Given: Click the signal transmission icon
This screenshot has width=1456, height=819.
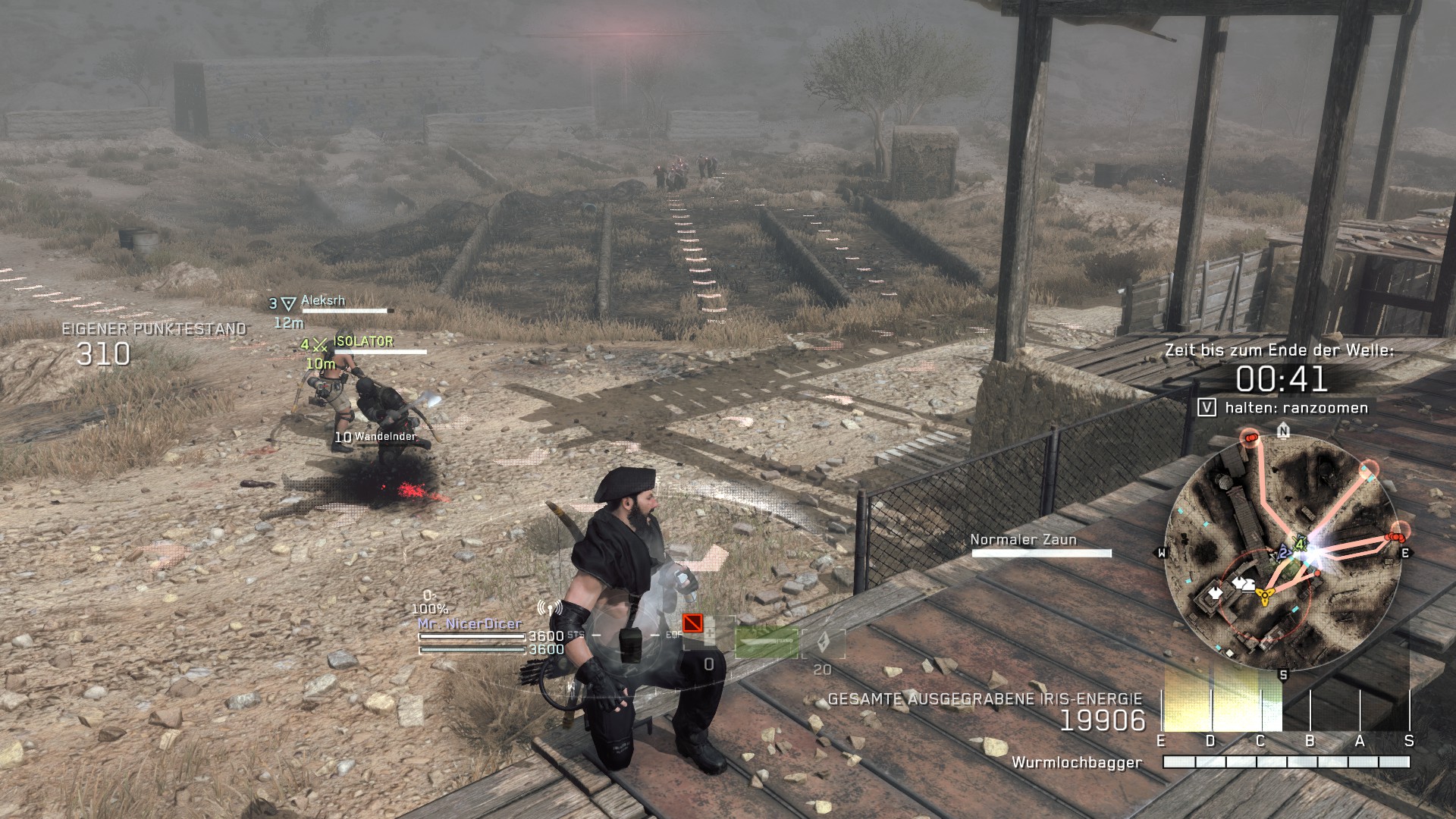Looking at the screenshot, I should pyautogui.click(x=549, y=608).
